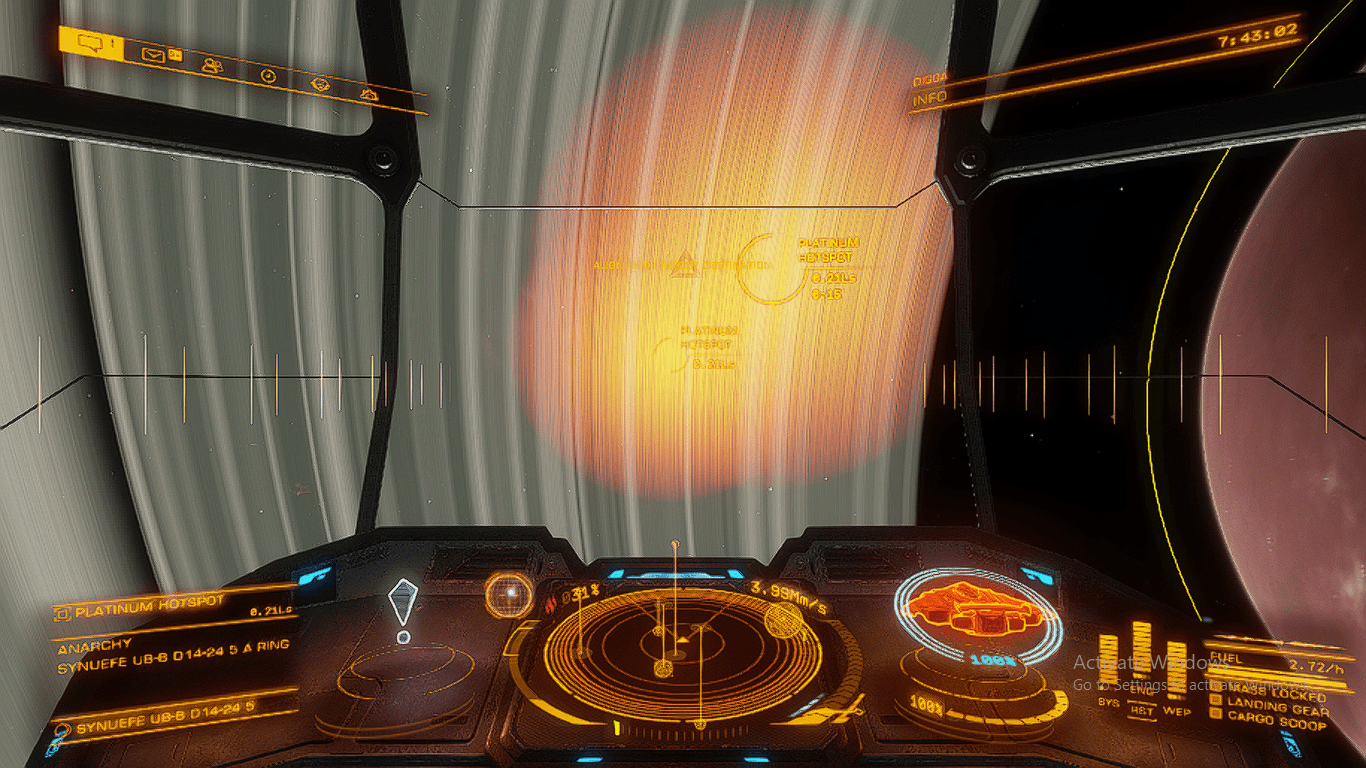Screen dimensions: 1366x768
Task: Open the chat speech-bubble comms tab
Action: point(90,43)
